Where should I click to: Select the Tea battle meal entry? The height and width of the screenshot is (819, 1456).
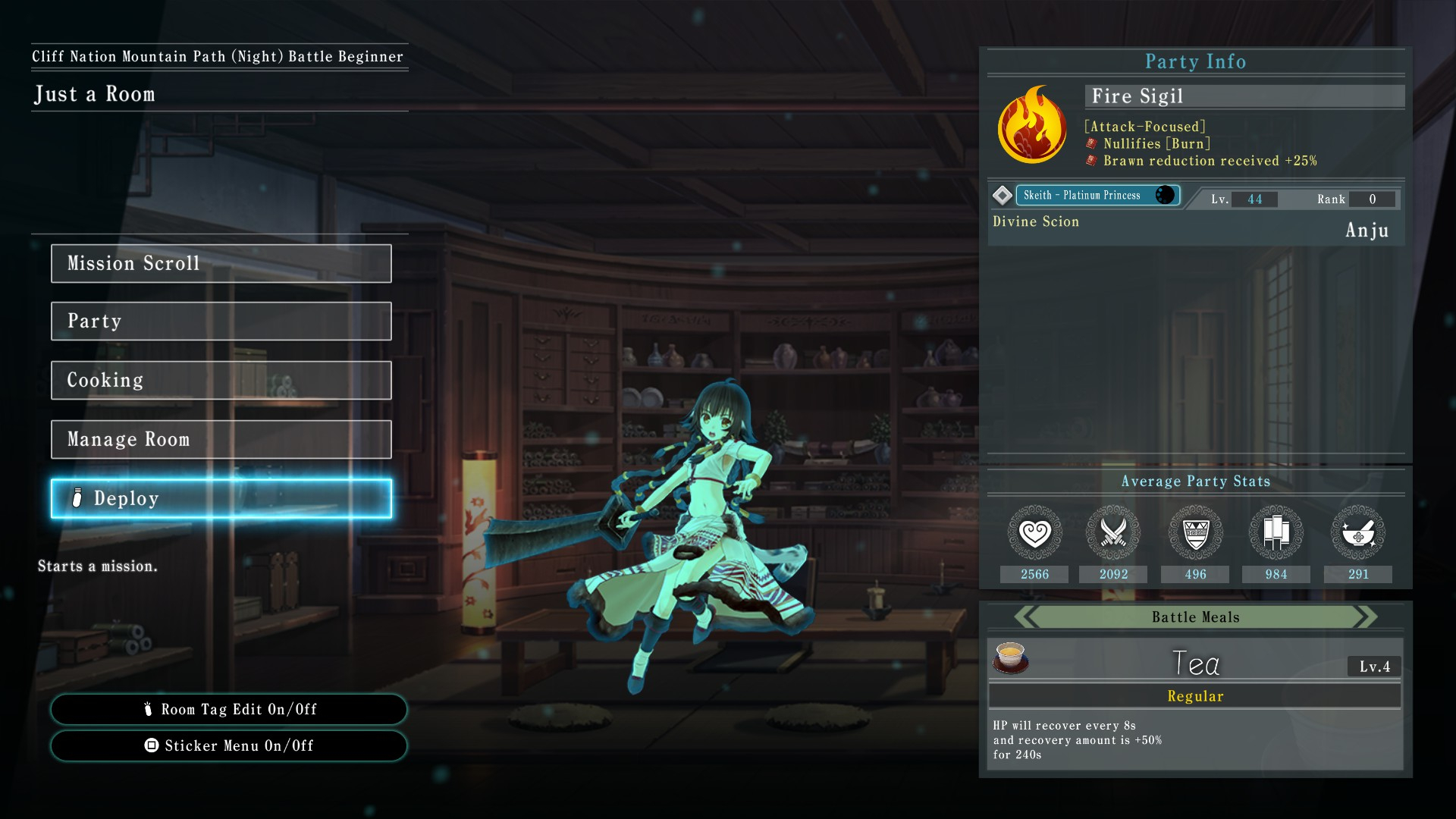(1195, 663)
